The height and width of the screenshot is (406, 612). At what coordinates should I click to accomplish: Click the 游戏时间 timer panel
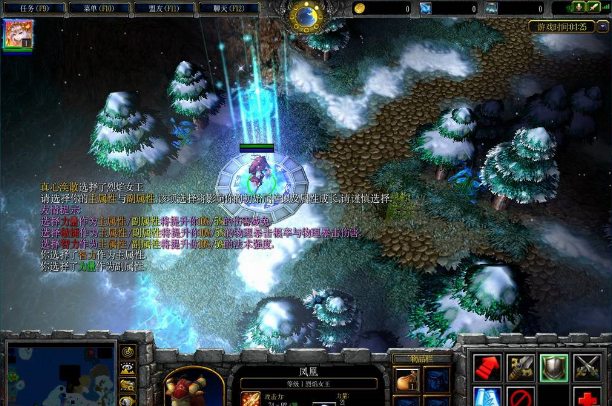click(567, 27)
